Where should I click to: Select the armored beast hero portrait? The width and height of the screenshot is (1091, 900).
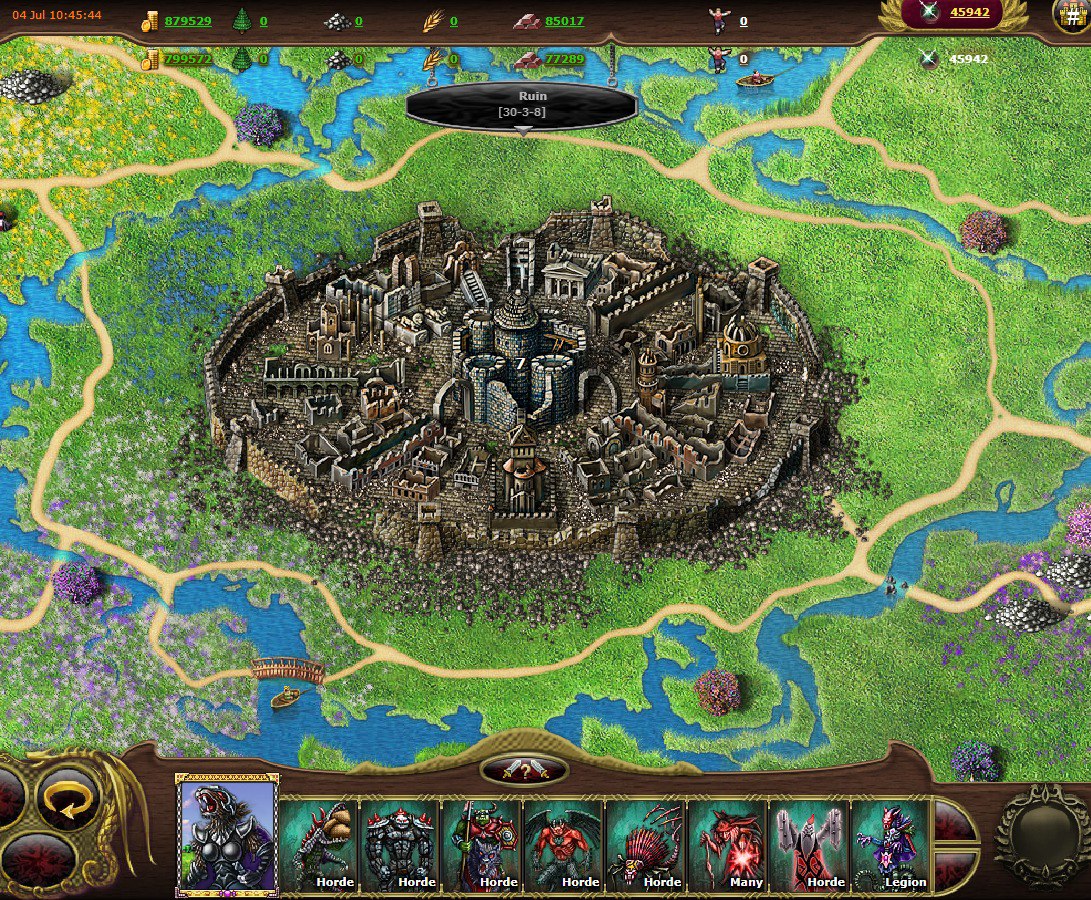pyautogui.click(x=227, y=835)
